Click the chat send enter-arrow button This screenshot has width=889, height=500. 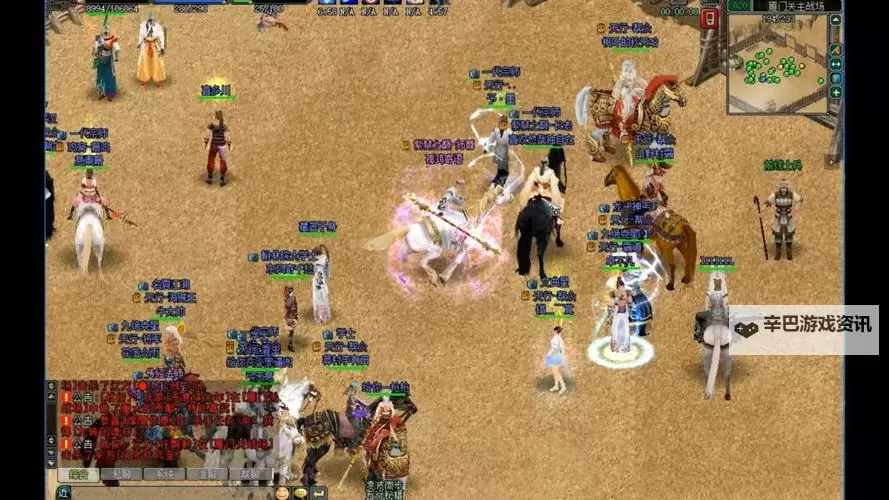(319, 492)
